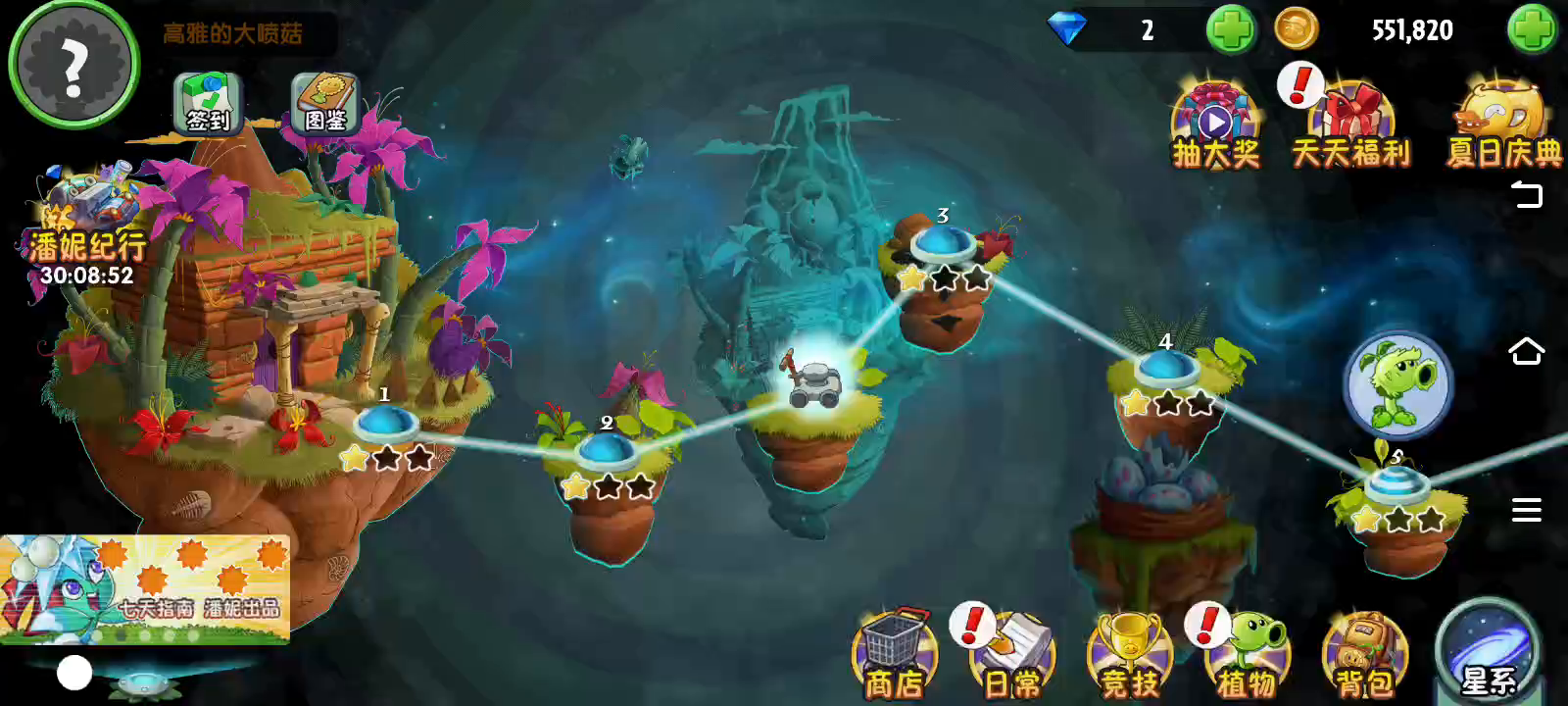This screenshot has height=706, width=1568.
Task: Open the 签到 daily check-in
Action: click(x=208, y=103)
